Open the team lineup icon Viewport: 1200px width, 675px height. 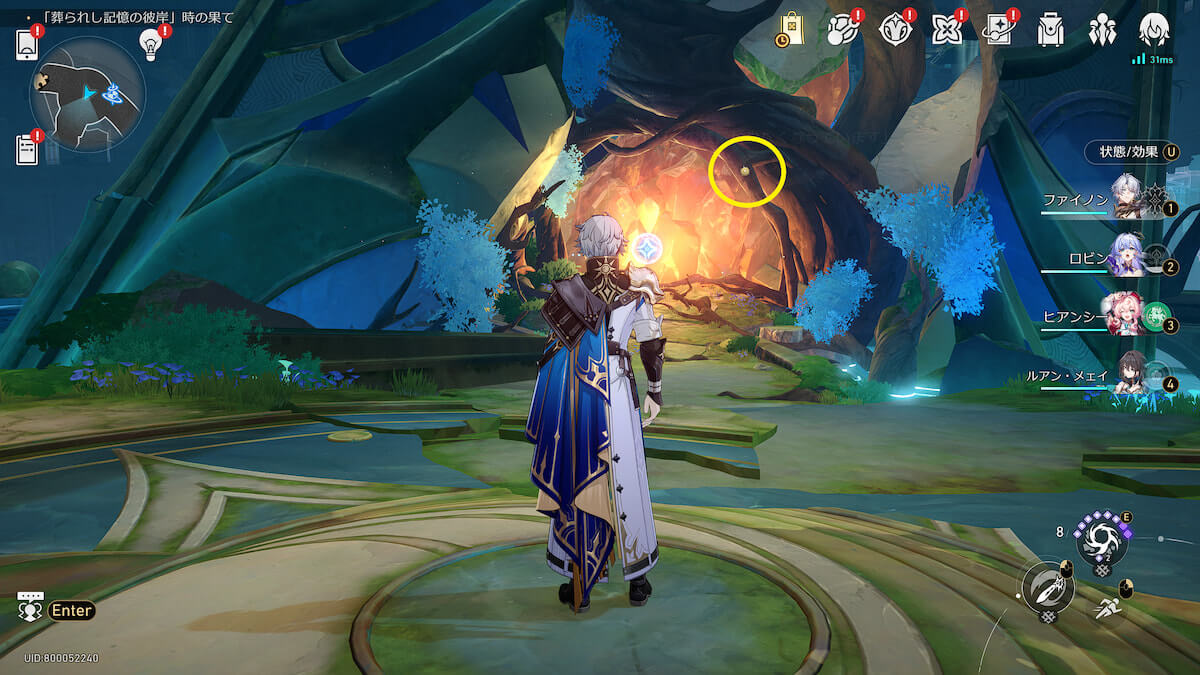[1102, 30]
